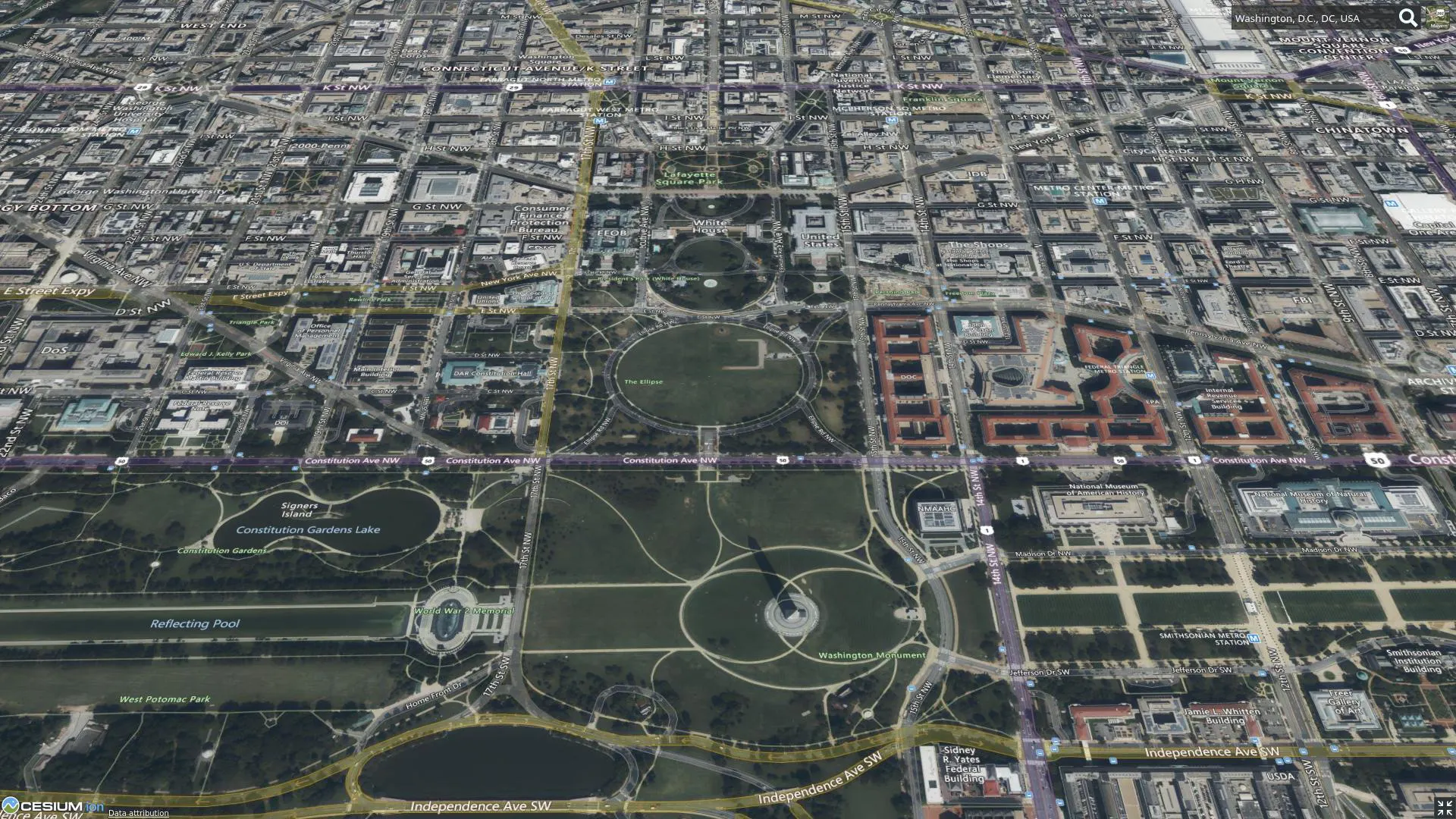Click the Route 50 shield on Constitution Ave
1456x819 pixels.
coord(782,460)
